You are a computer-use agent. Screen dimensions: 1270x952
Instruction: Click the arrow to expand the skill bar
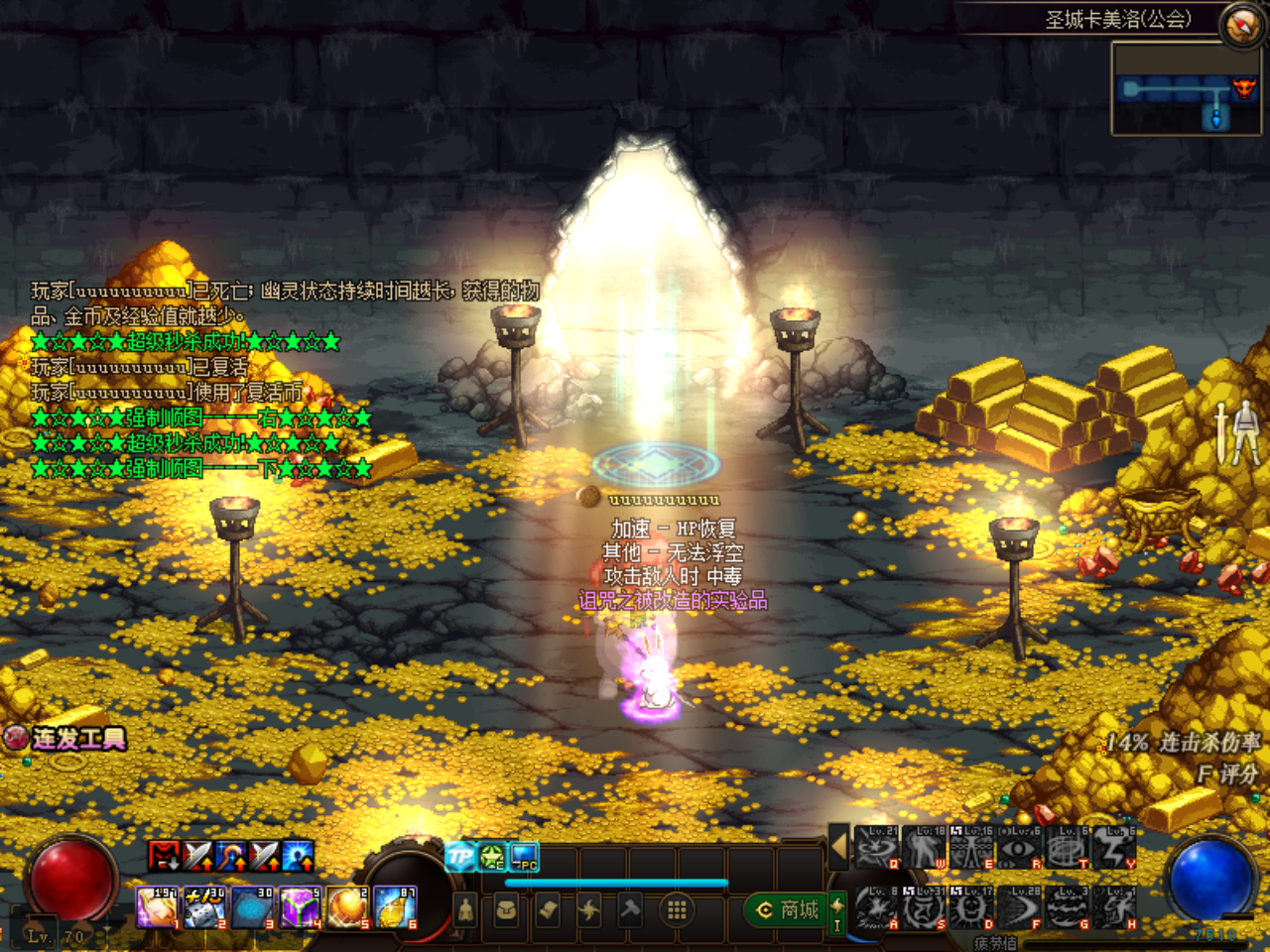[x=838, y=848]
